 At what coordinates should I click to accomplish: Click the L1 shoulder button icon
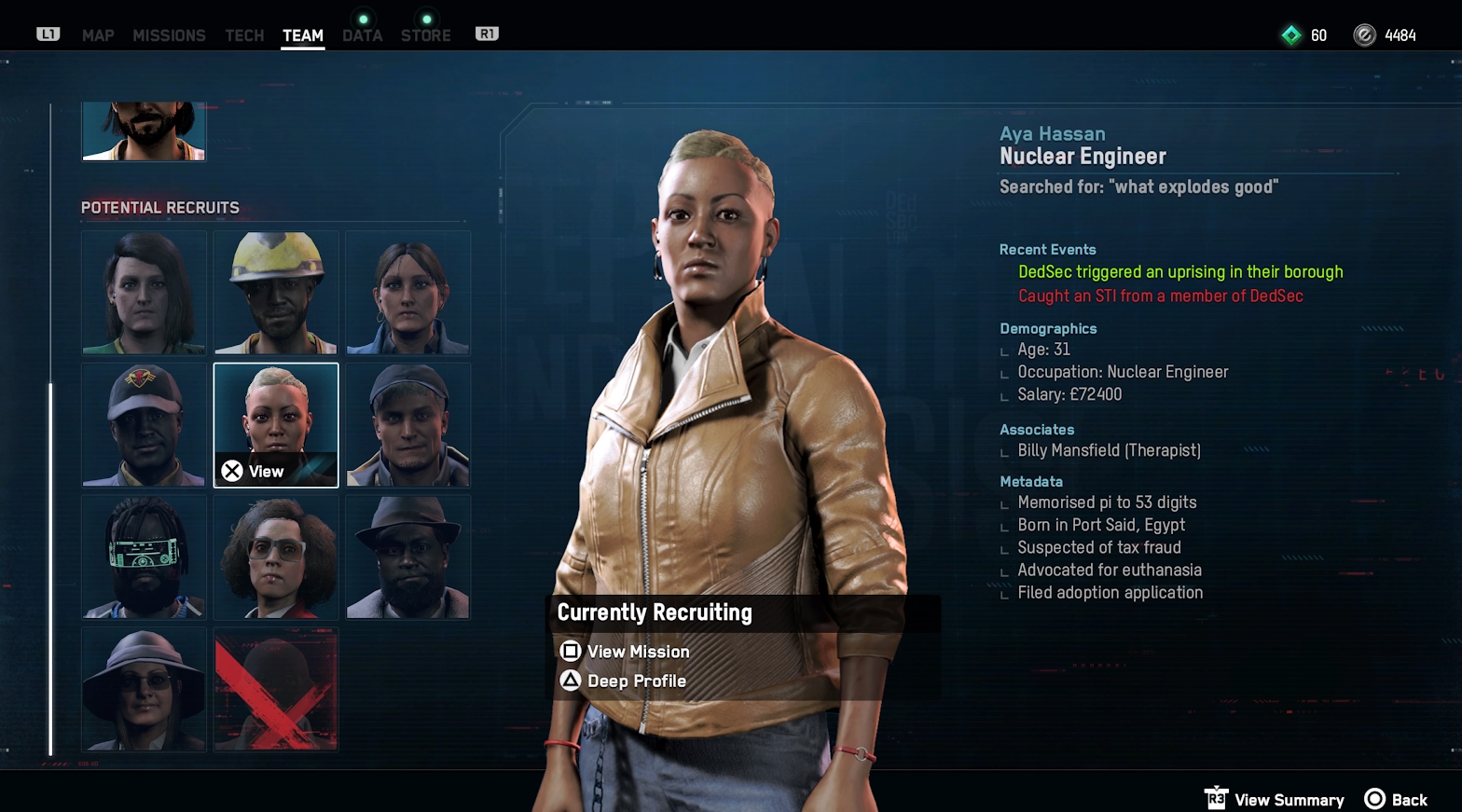click(x=47, y=34)
